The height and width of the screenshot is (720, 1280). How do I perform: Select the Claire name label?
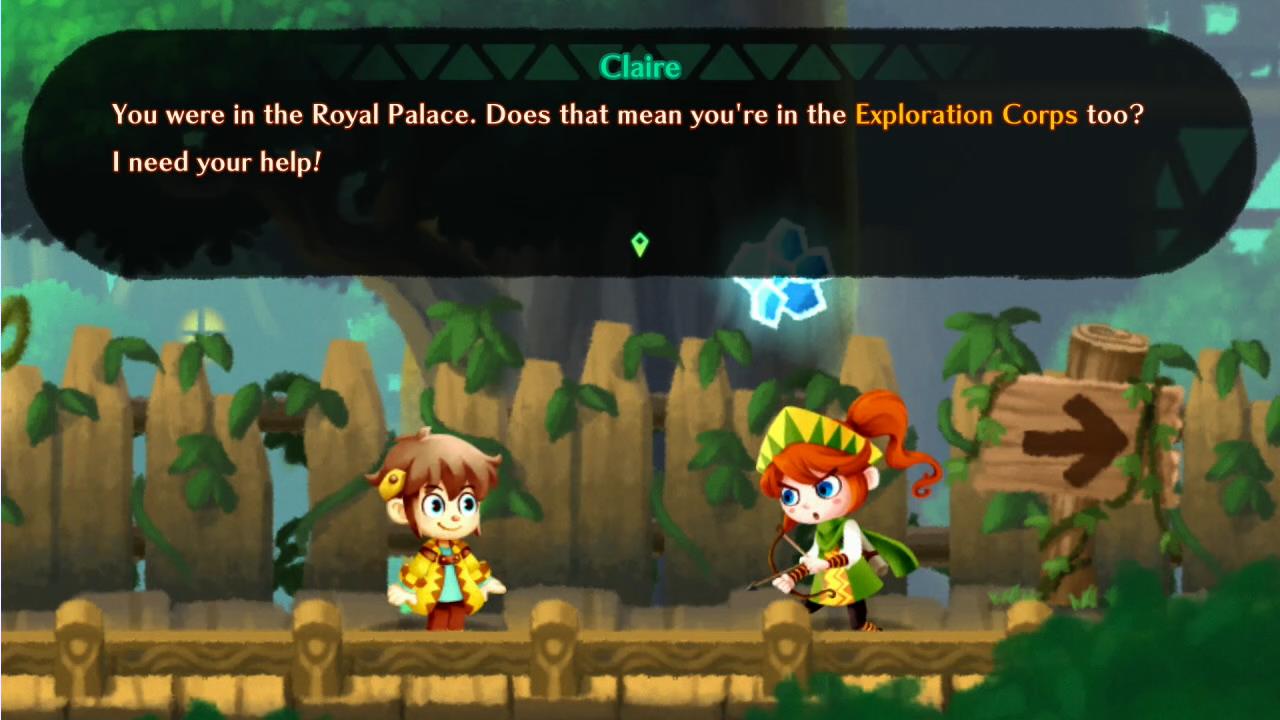click(x=641, y=68)
